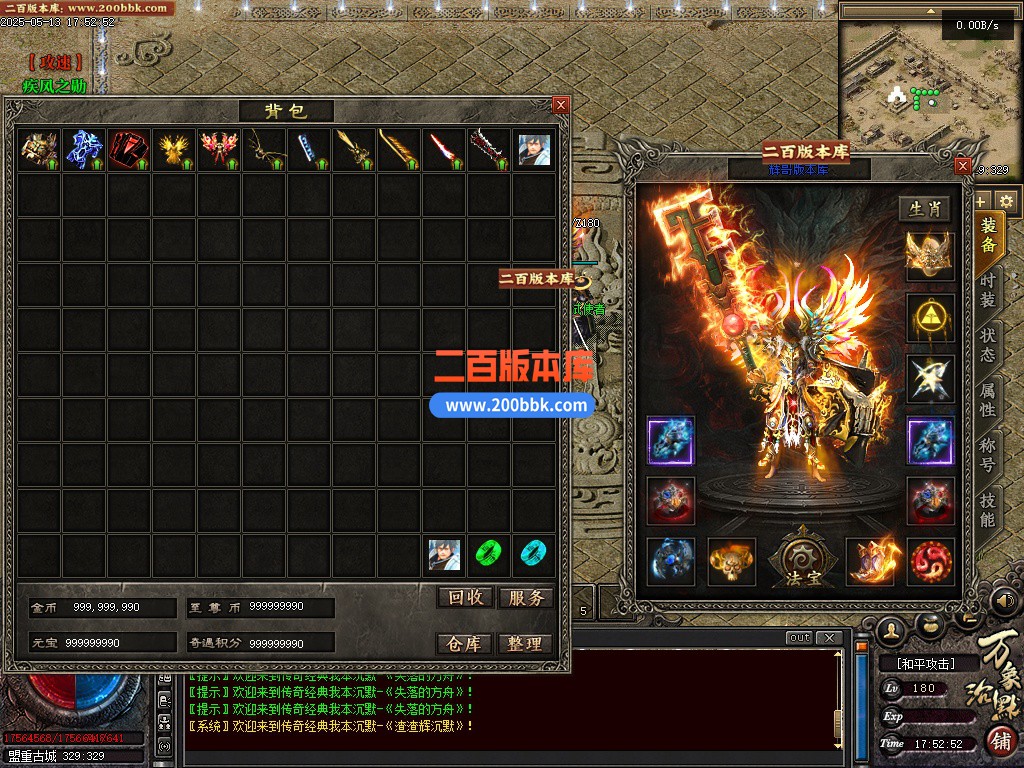Pick the golden phoenix wings item
The width and height of the screenshot is (1024, 768).
tap(174, 150)
